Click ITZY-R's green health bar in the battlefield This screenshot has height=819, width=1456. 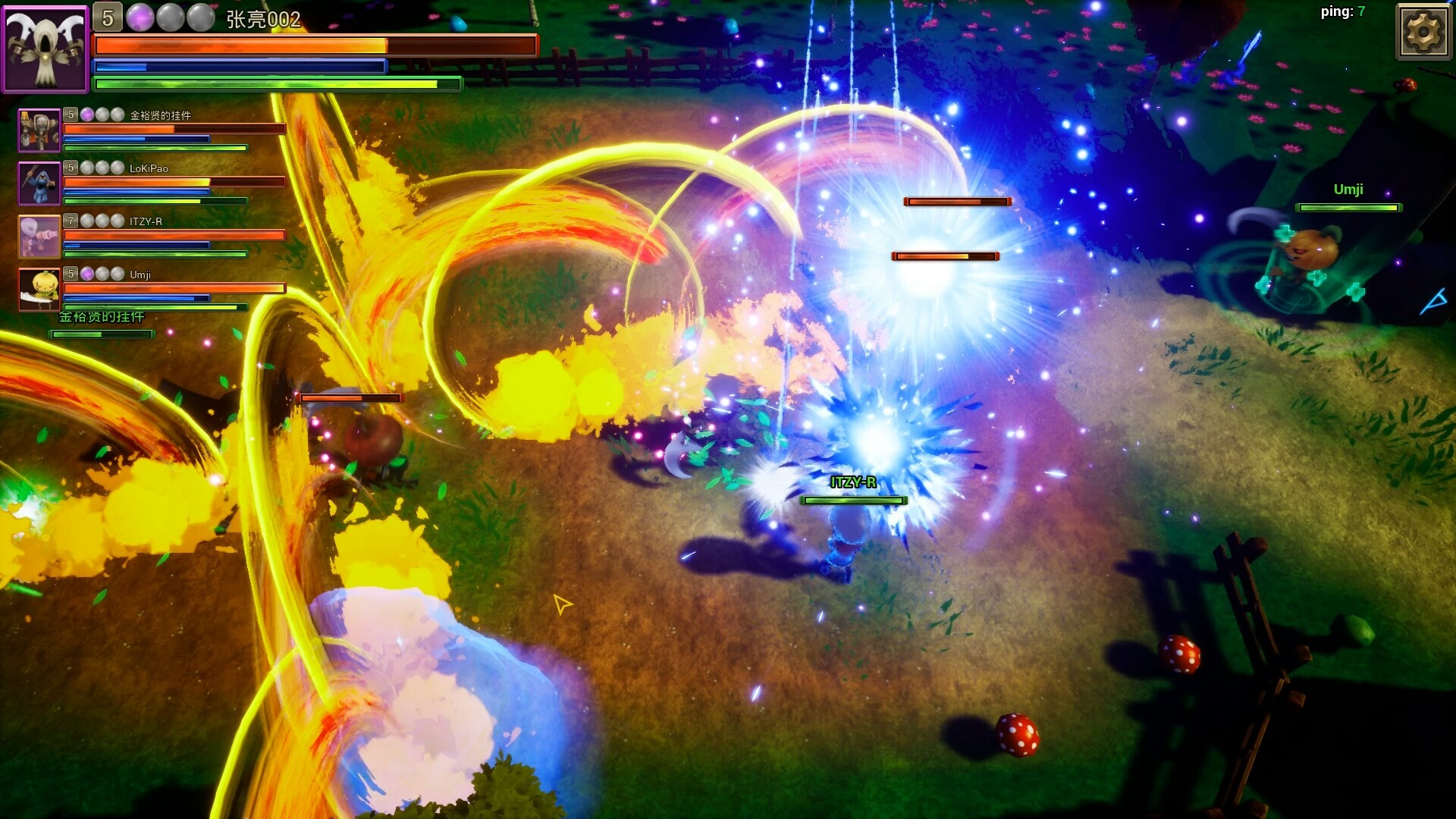tap(854, 500)
